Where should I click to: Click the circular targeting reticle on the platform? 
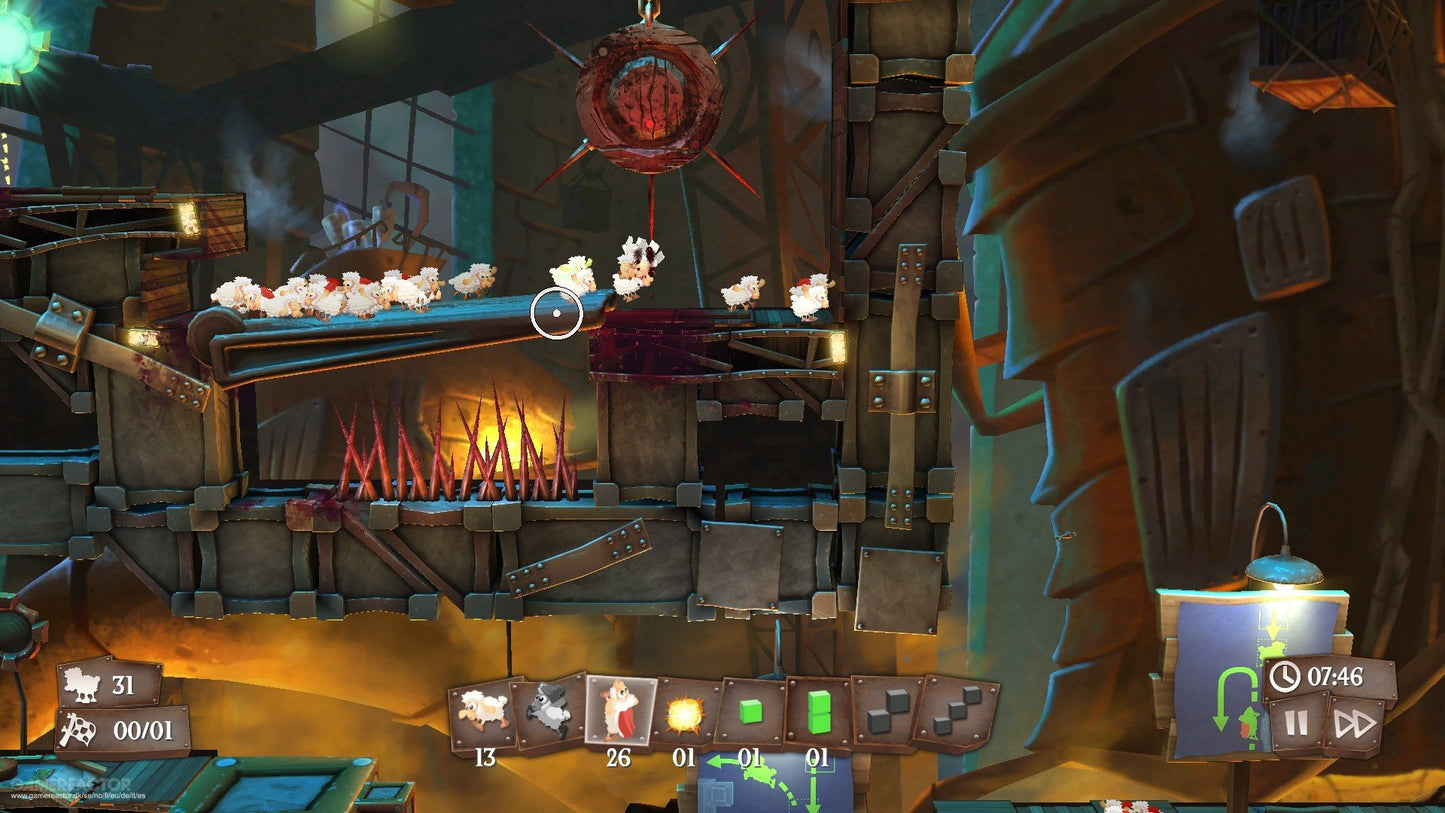[x=557, y=310]
